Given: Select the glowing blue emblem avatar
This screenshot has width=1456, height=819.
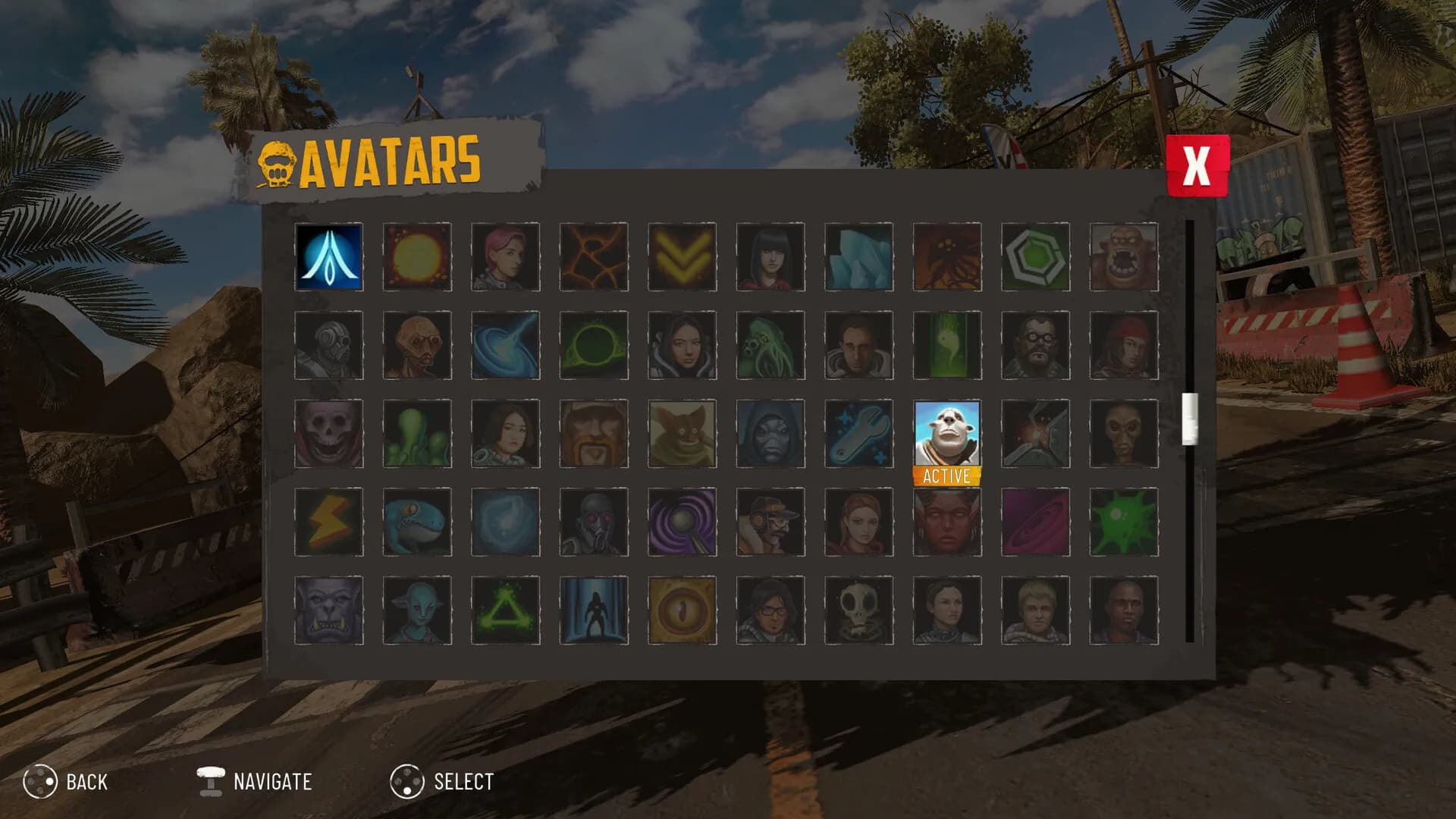Looking at the screenshot, I should coord(329,257).
